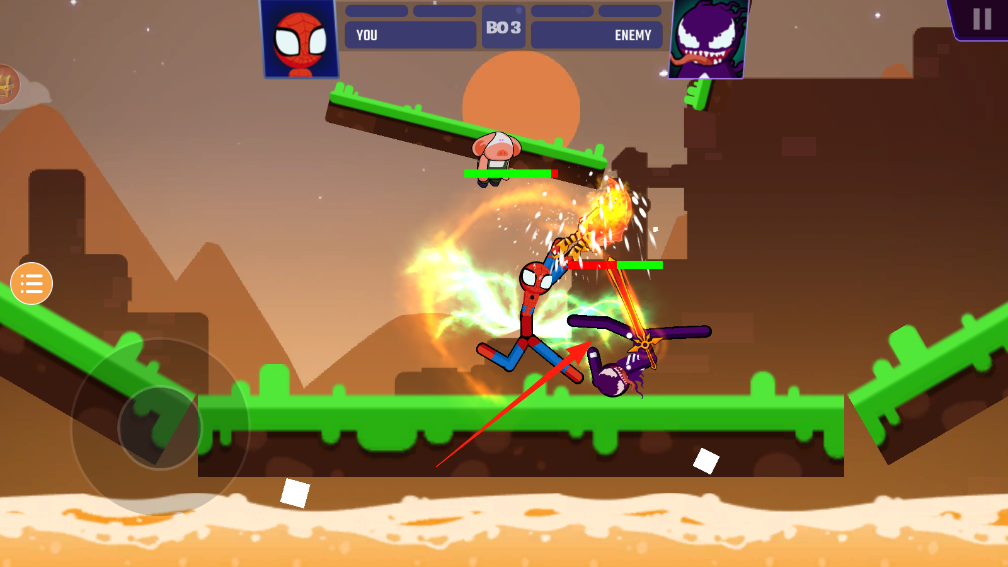Pause the match with the pause button
Viewport: 1008px width, 567px height.
(981, 19)
